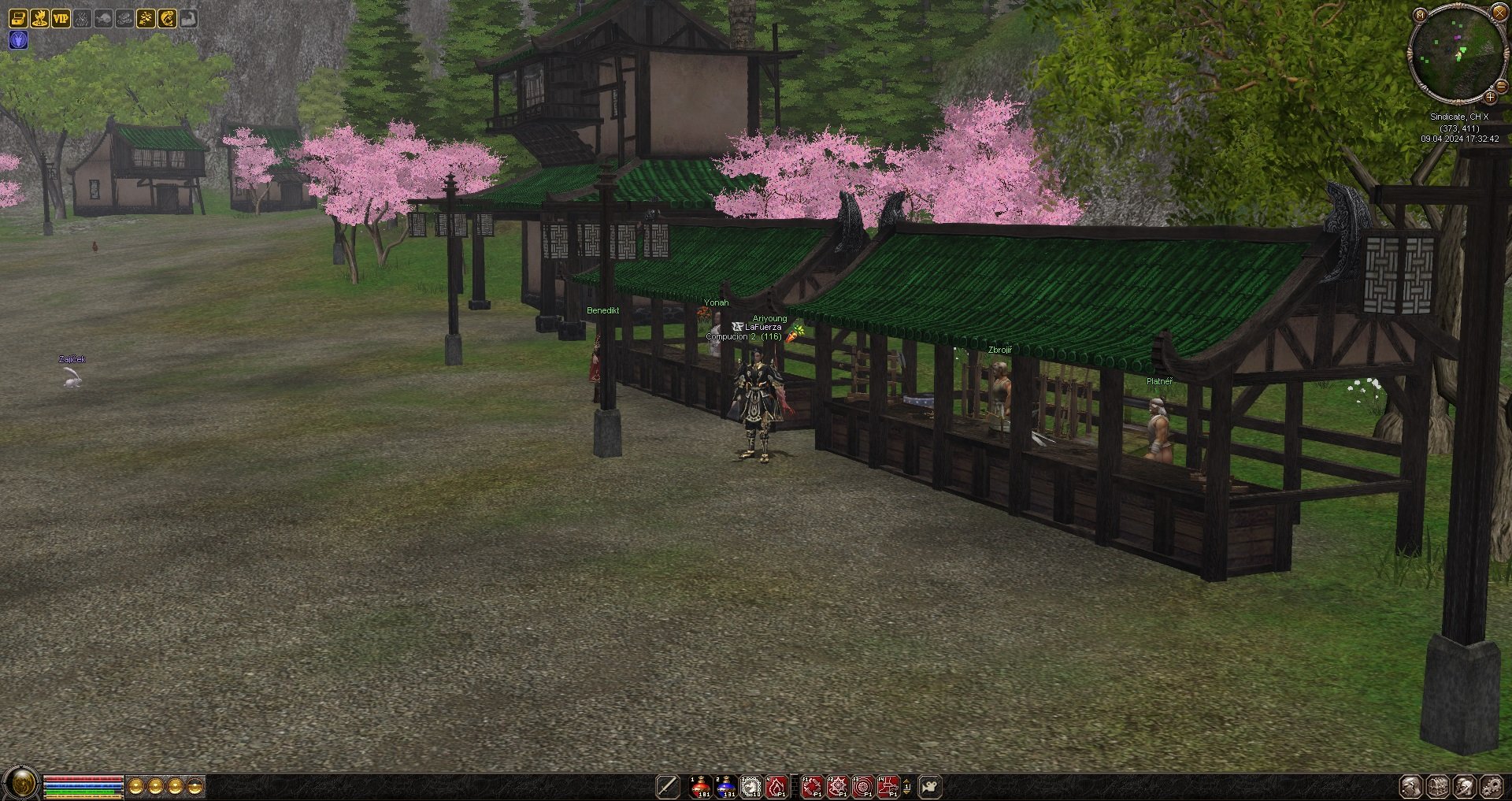Image resolution: width=1512 pixels, height=801 pixels.
Task: Cast the red spiral skill in slot F3
Action: 863,786
